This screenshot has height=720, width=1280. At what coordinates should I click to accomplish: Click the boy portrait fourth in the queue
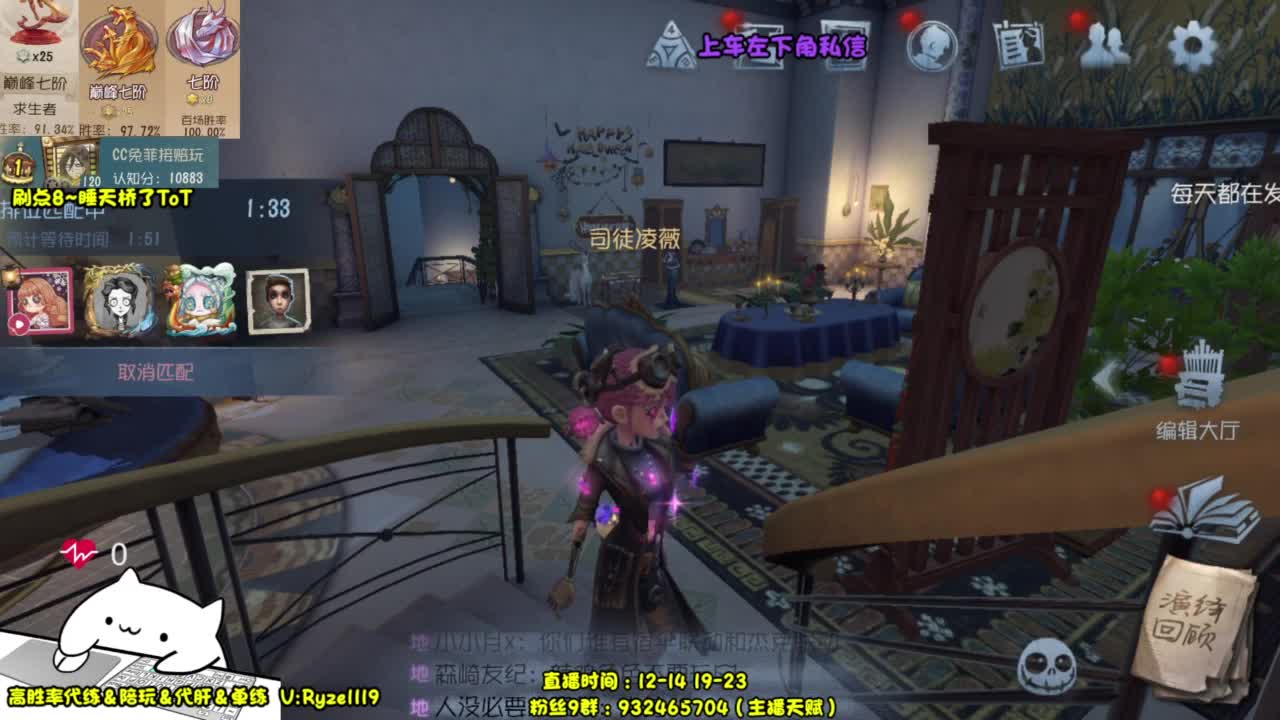pos(277,302)
